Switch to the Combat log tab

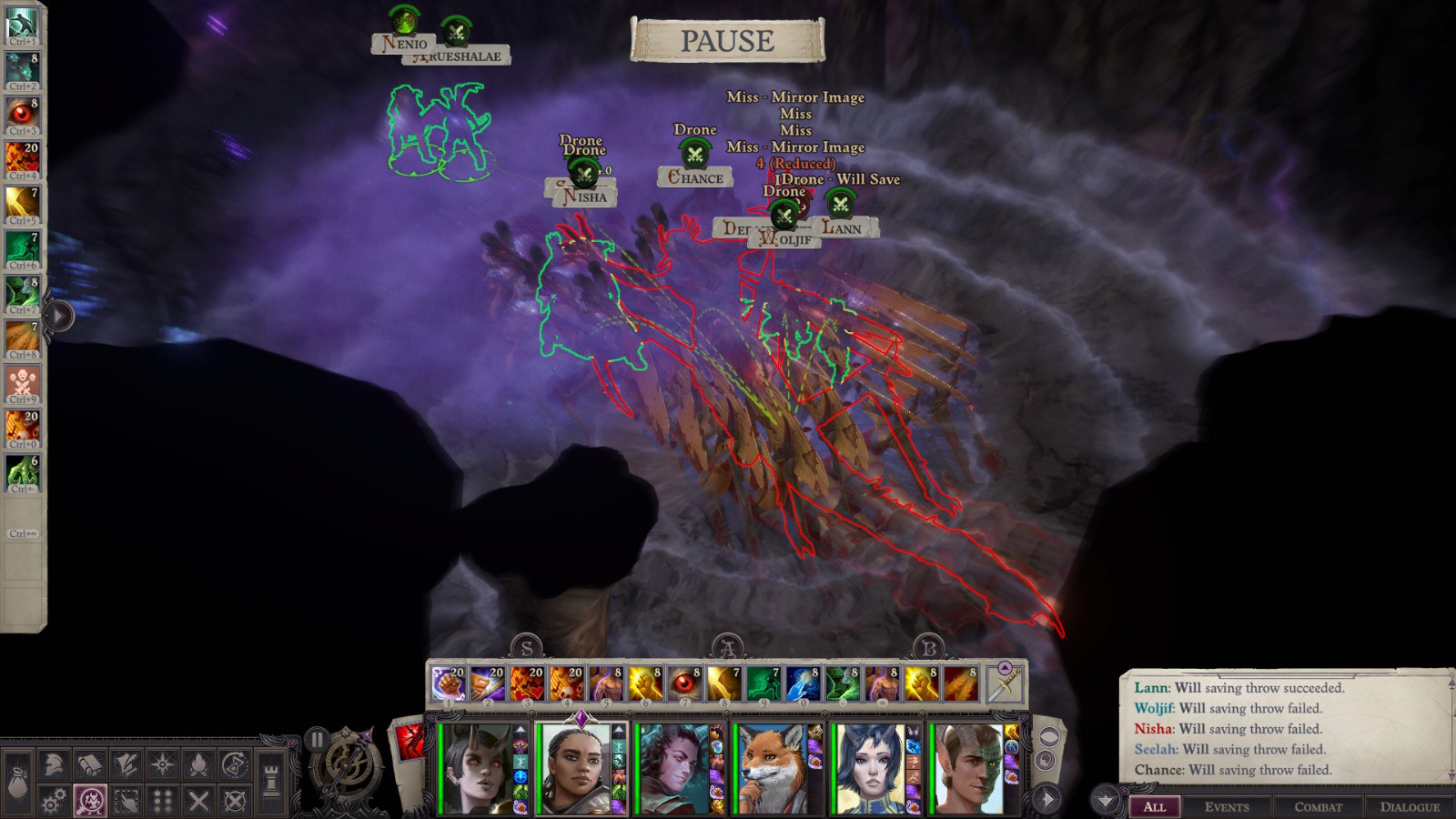tap(1319, 806)
